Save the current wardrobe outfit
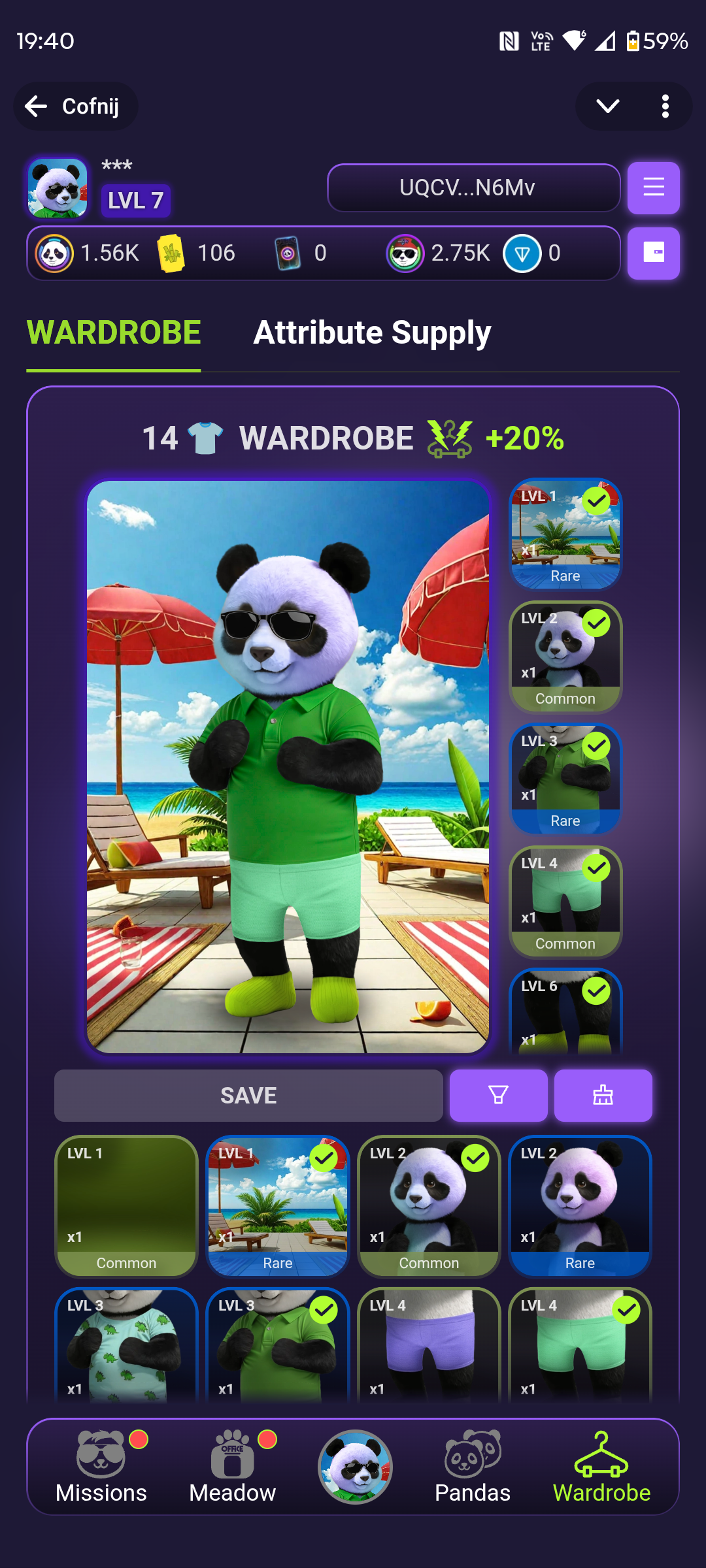The height and width of the screenshot is (1568, 706). click(x=248, y=1095)
